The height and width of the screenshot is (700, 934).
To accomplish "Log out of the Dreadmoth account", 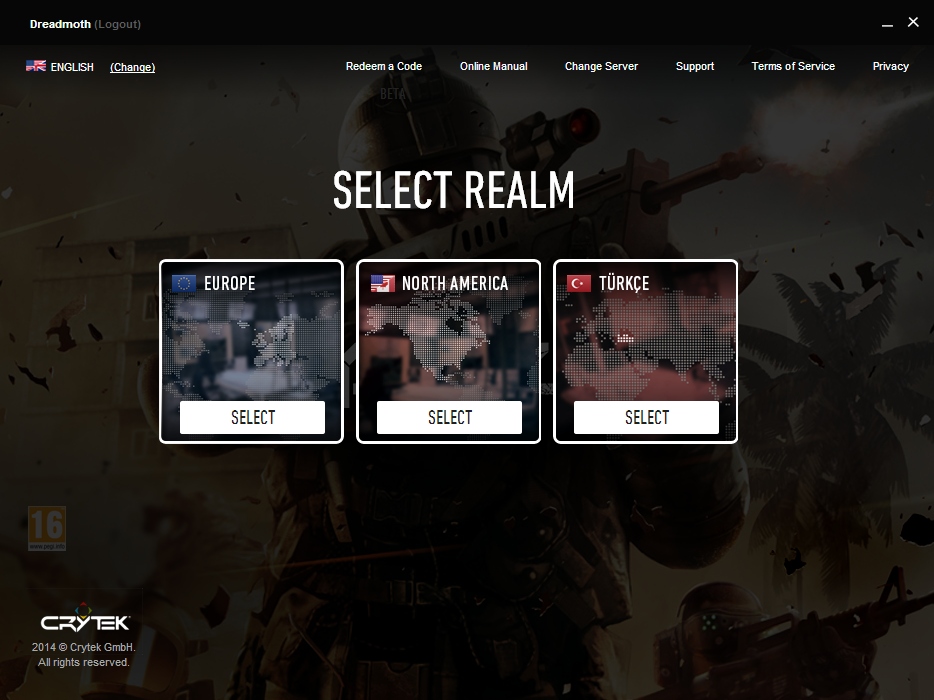I will pyautogui.click(x=118, y=24).
